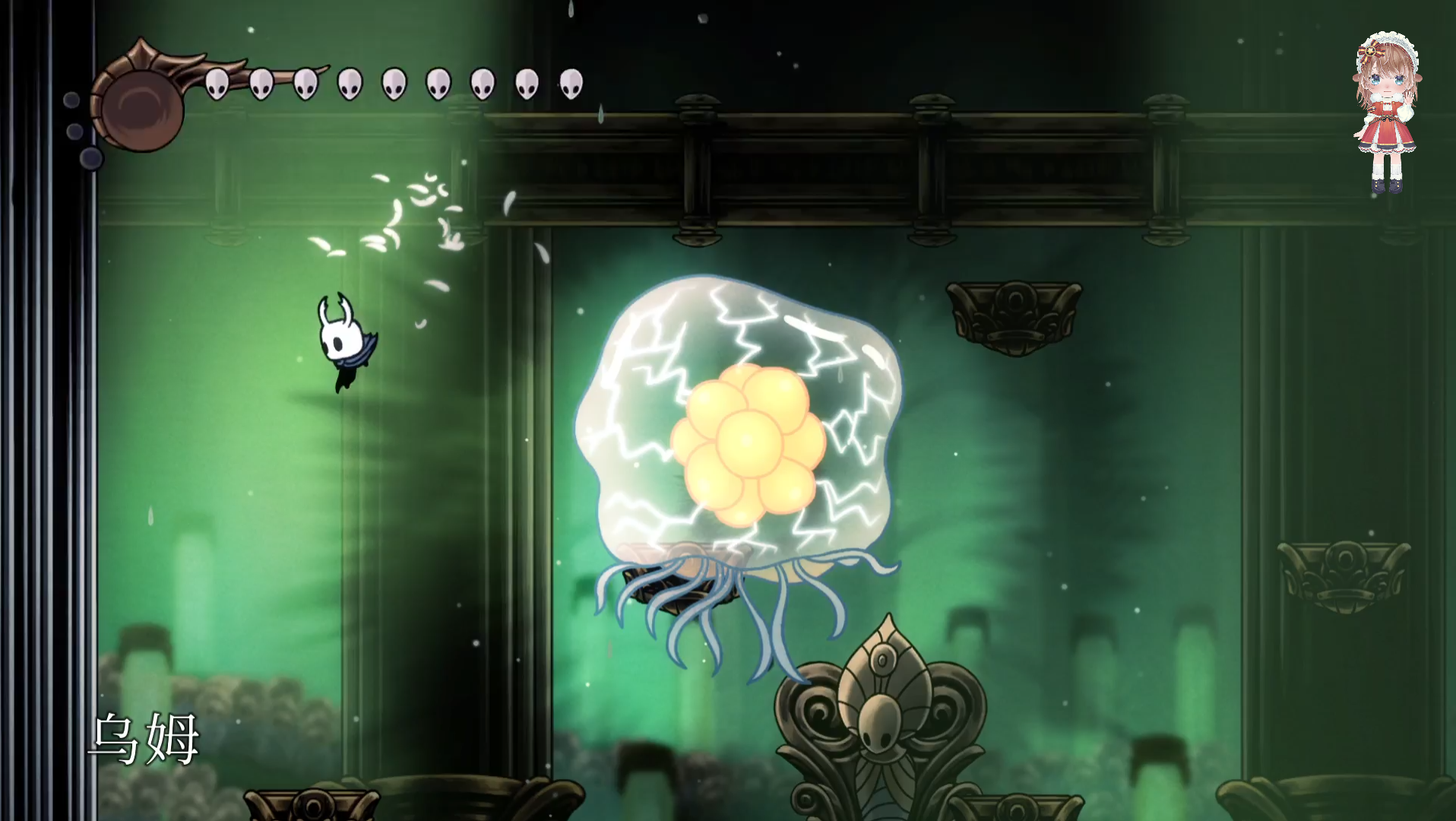Click the streamer's chibi avatar overlay
Screen dimensions: 1456x821
pyautogui.click(x=1387, y=114)
